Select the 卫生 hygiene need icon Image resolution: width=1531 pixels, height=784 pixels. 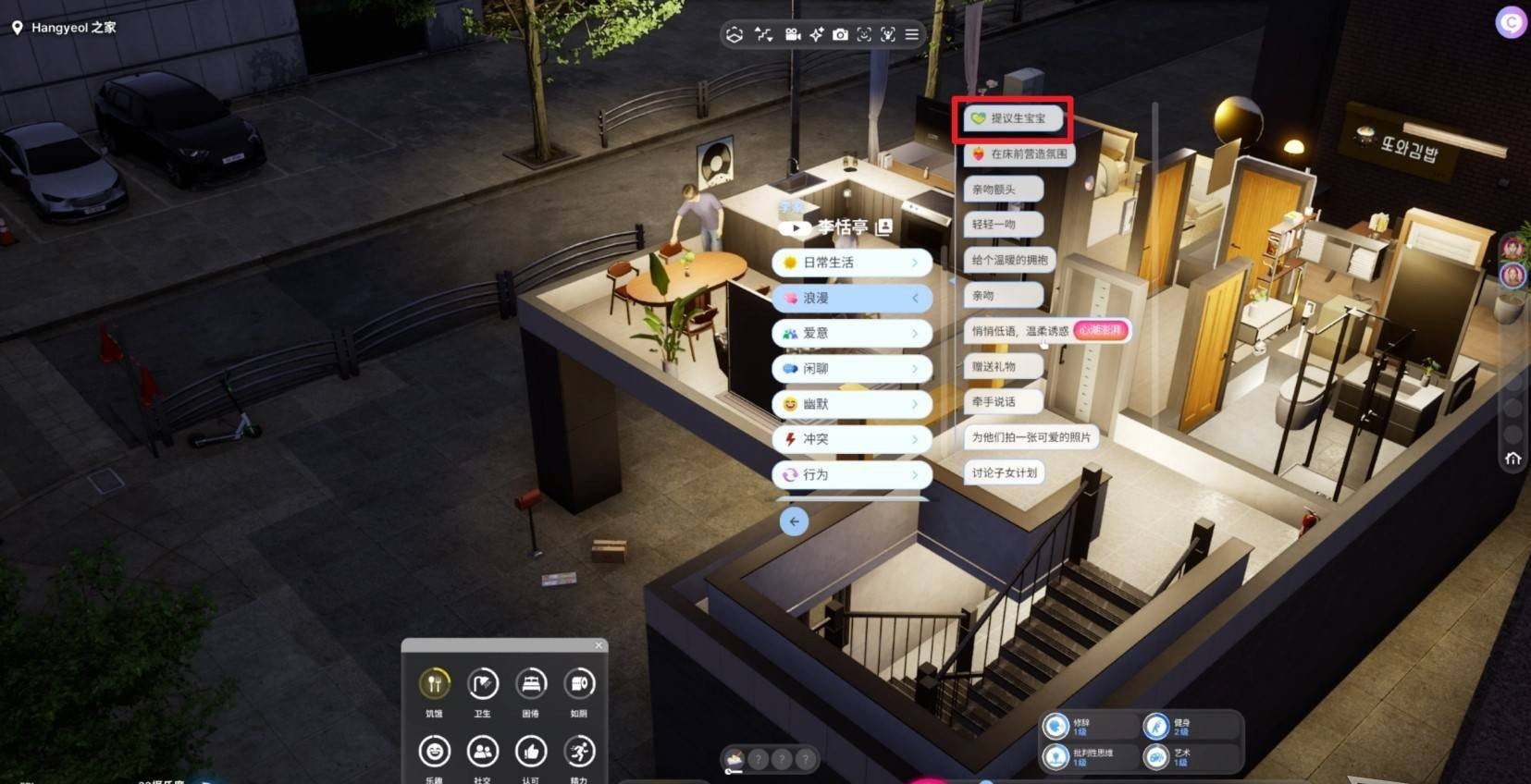point(483,684)
